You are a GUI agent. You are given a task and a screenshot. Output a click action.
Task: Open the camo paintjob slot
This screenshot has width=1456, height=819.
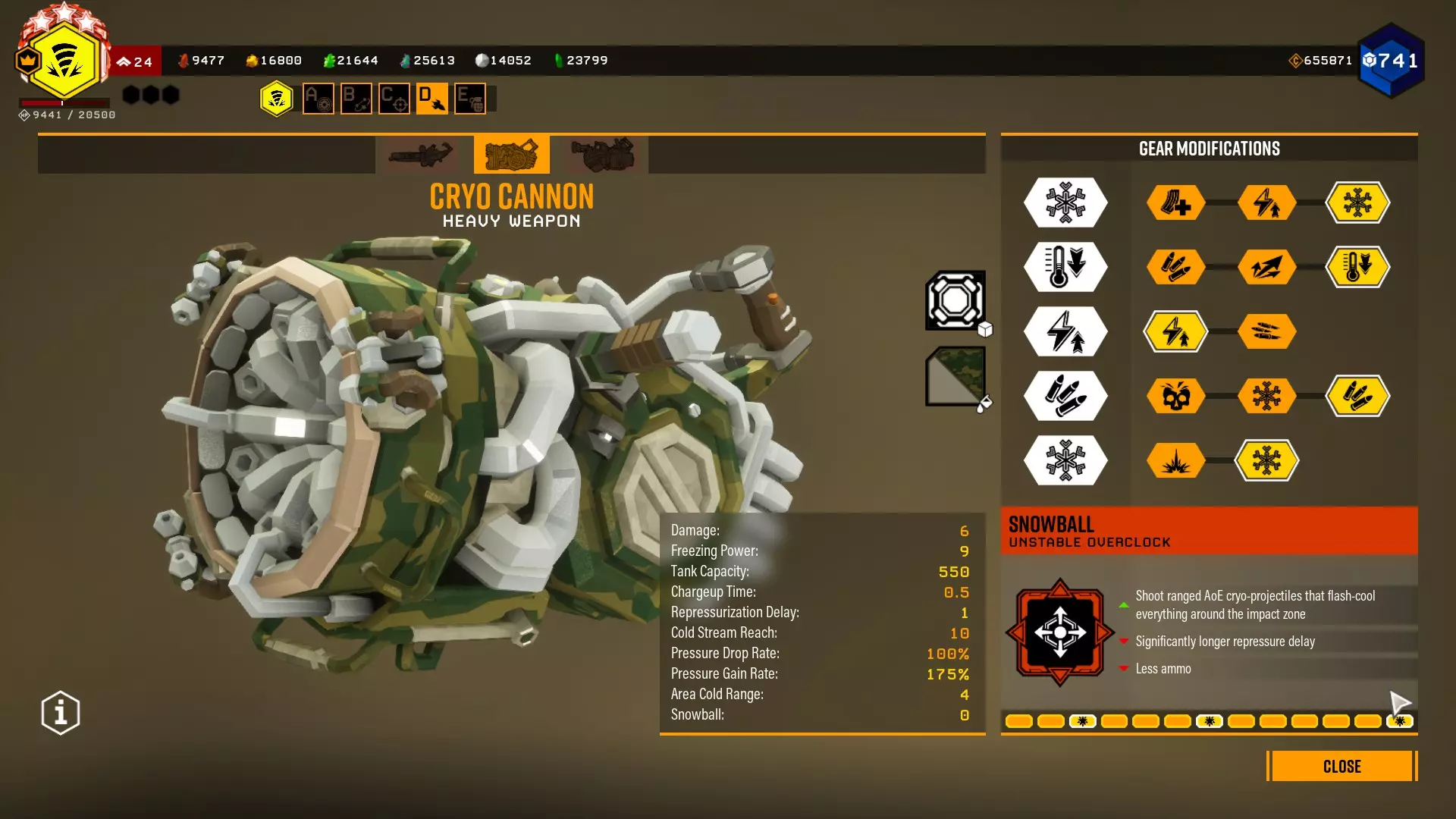(955, 376)
